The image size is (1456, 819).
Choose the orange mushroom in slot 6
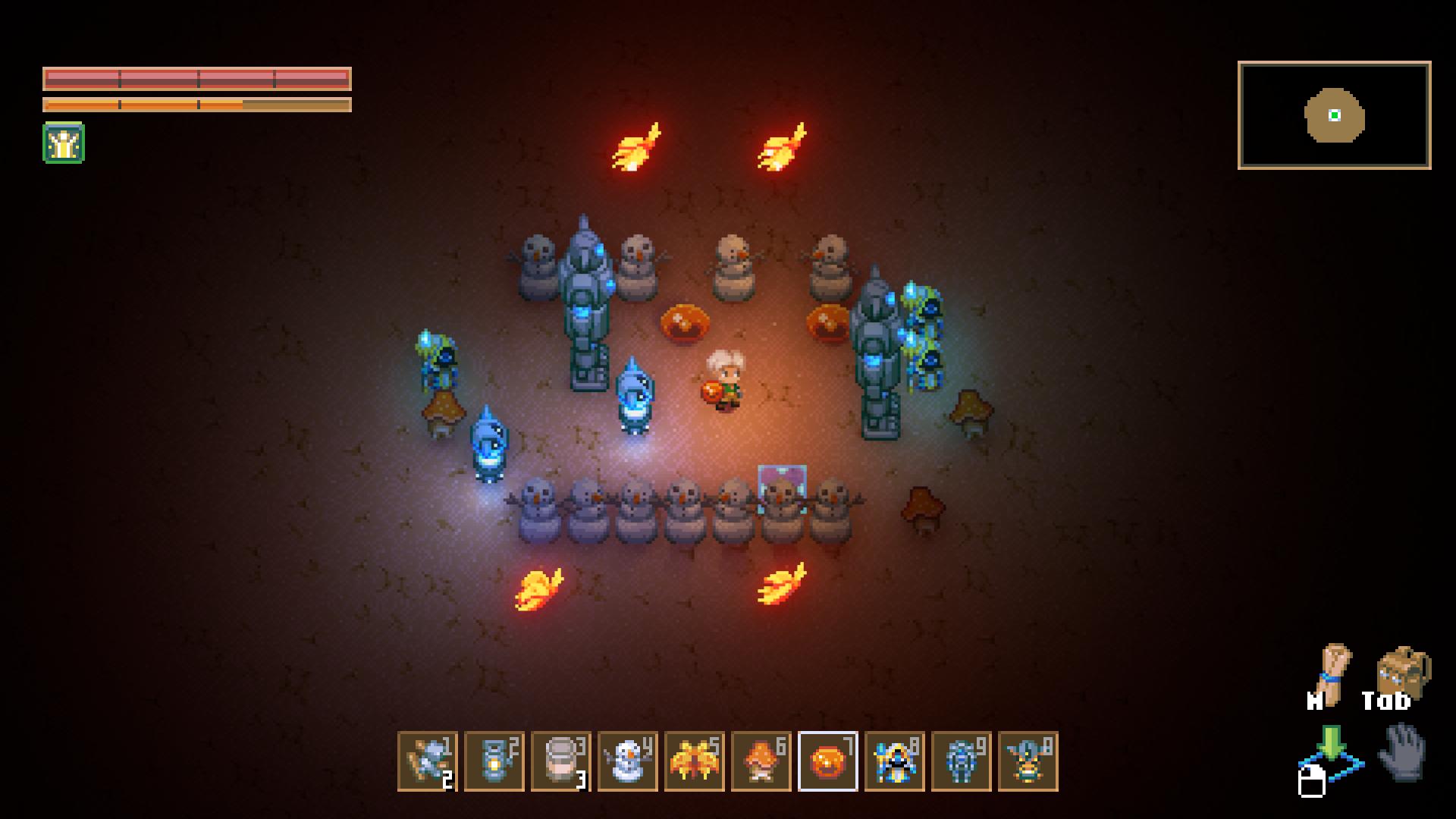761,761
